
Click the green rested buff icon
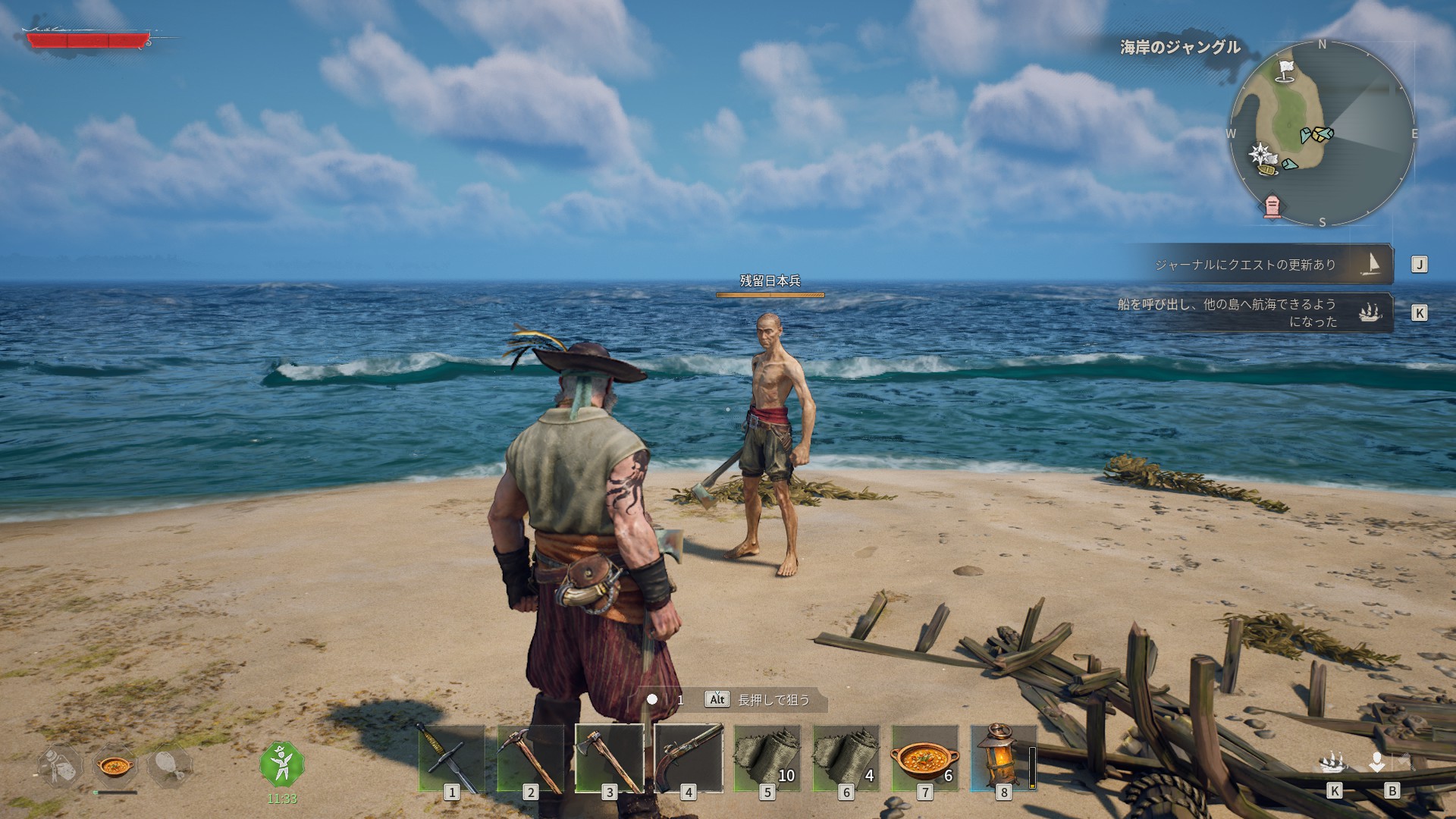pyautogui.click(x=281, y=764)
